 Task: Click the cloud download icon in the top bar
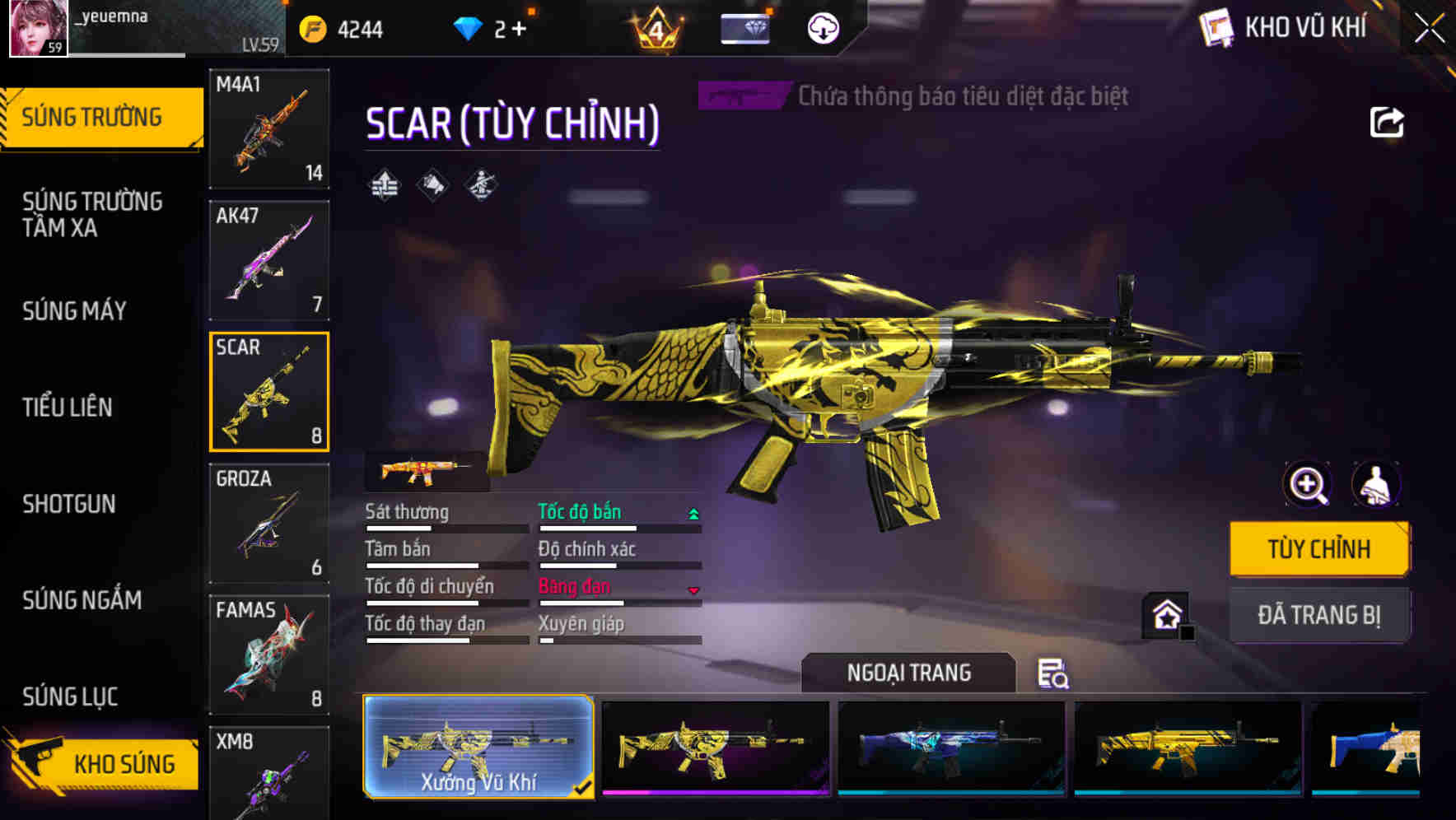(x=822, y=27)
